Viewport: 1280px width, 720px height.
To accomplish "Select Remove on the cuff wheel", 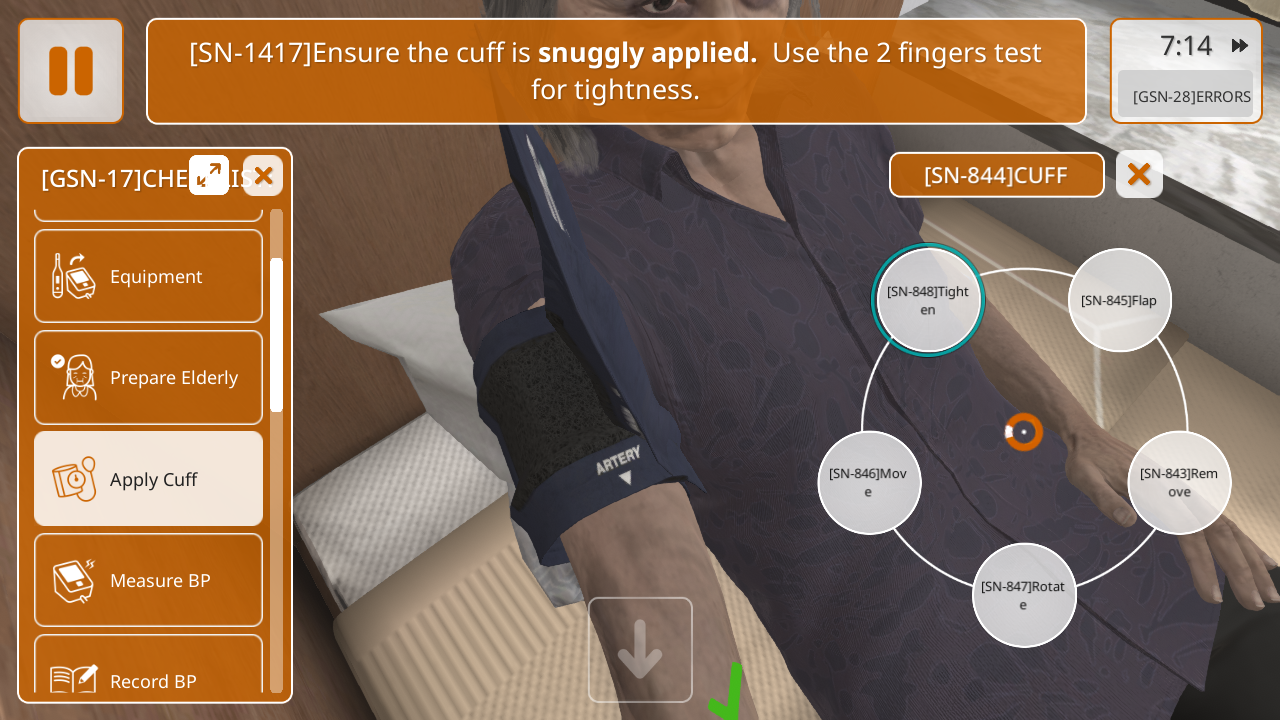I will (1179, 482).
